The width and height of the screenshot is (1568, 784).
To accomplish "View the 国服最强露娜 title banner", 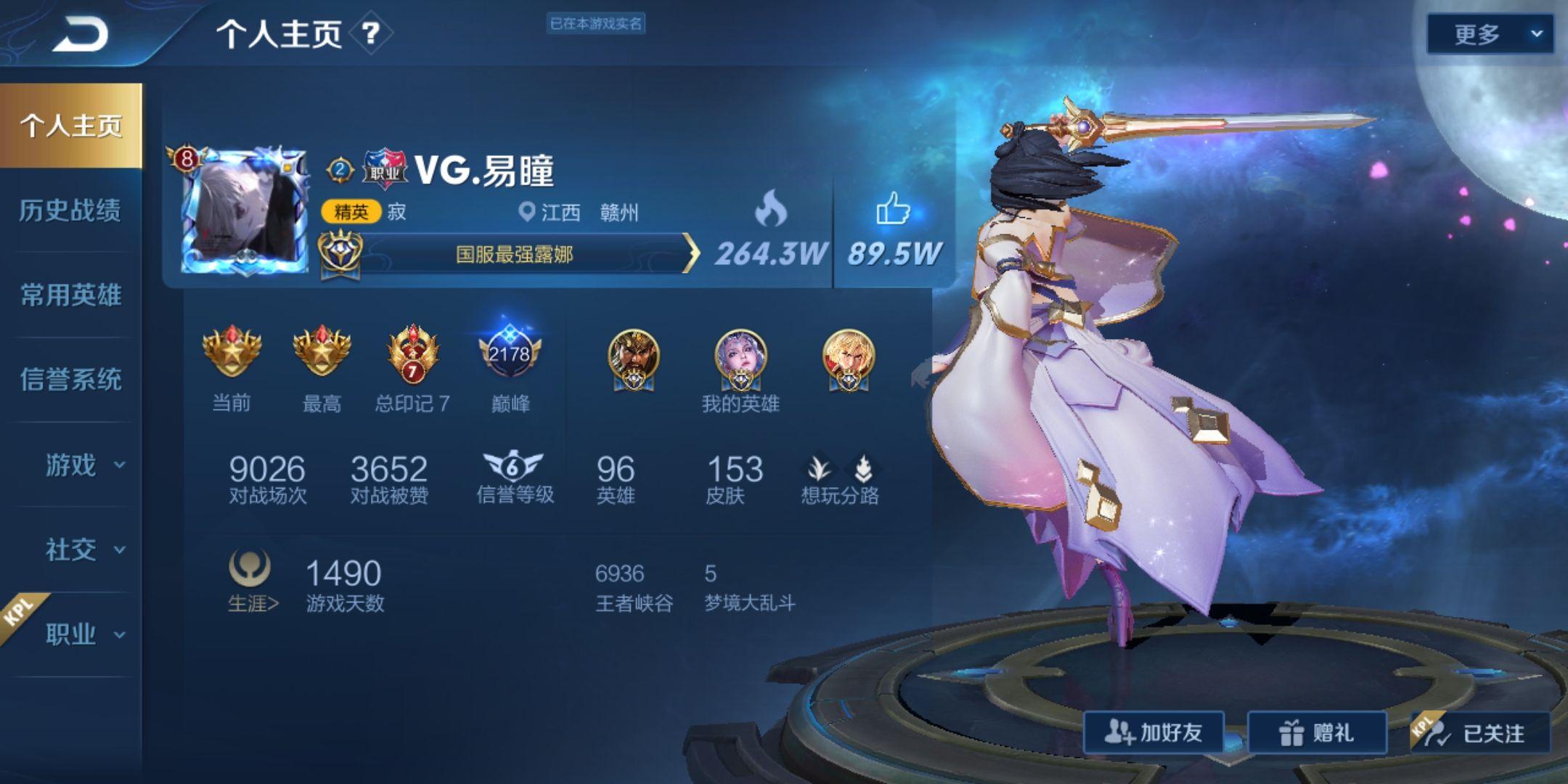I will click(x=514, y=254).
